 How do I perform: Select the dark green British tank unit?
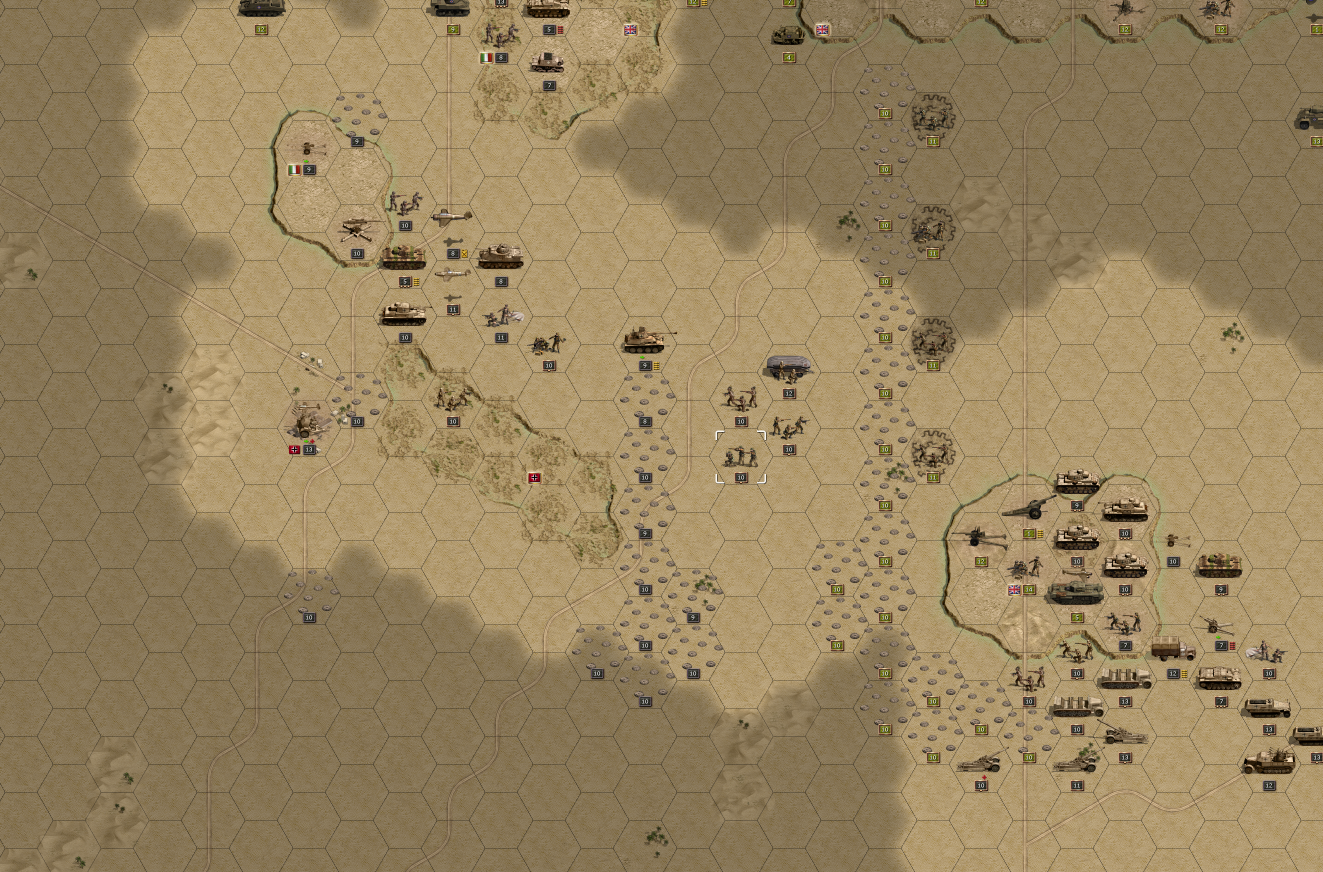[x=1075, y=593]
